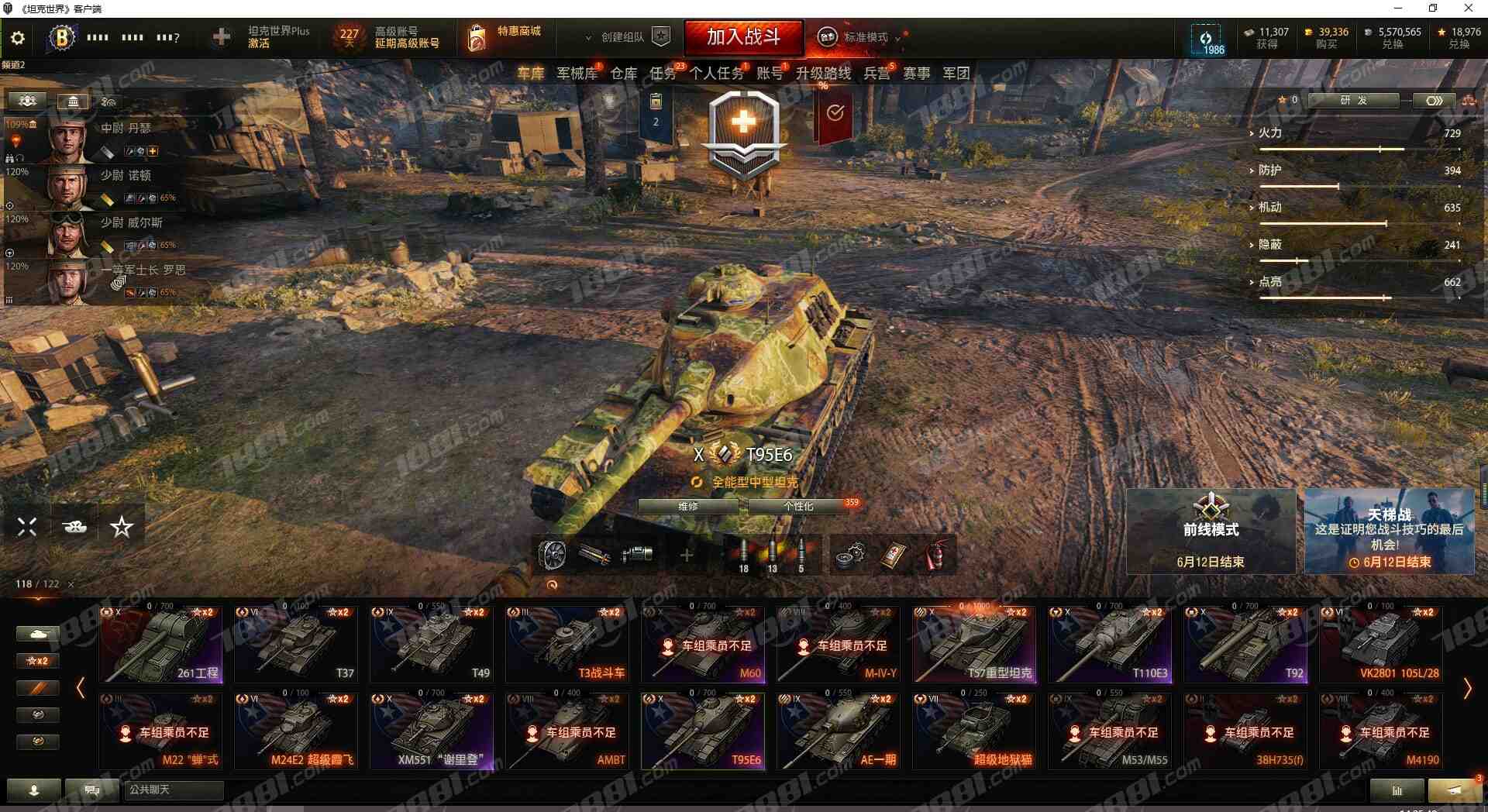Choose the XM551 谢里登 tank card
This screenshot has height=812, width=1488.
click(x=432, y=731)
